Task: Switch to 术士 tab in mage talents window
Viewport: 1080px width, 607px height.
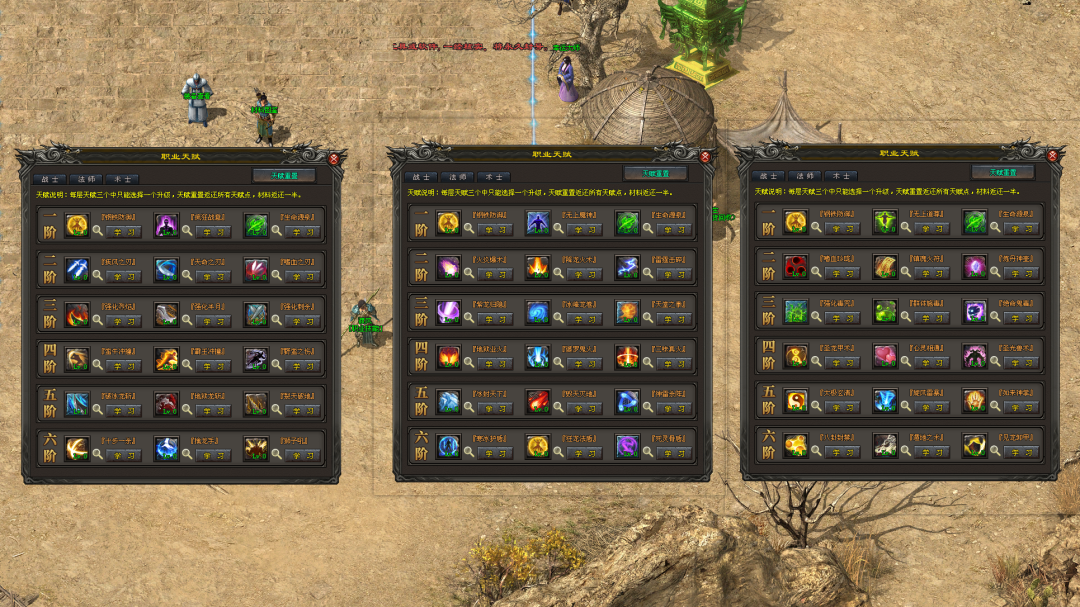Action: pos(491,177)
